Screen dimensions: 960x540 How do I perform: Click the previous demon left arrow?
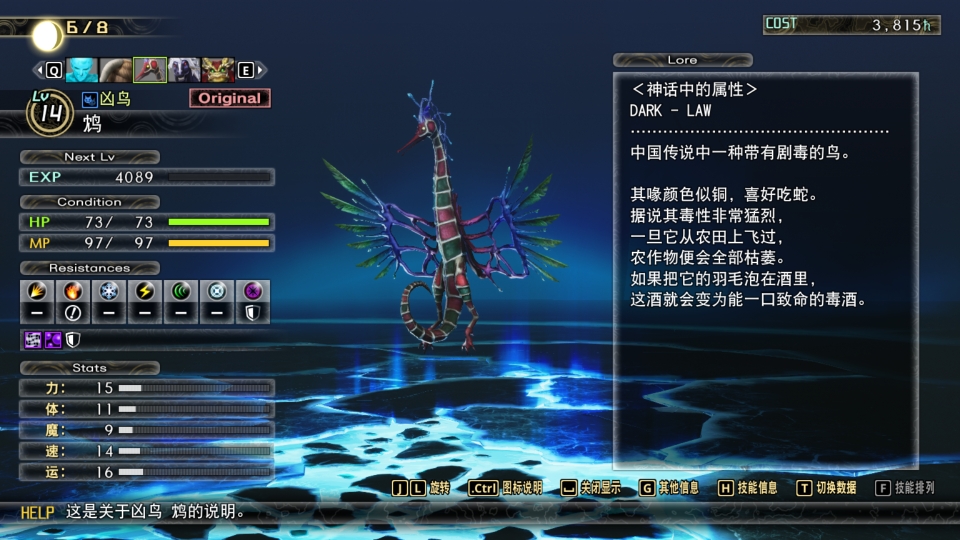click(40, 70)
